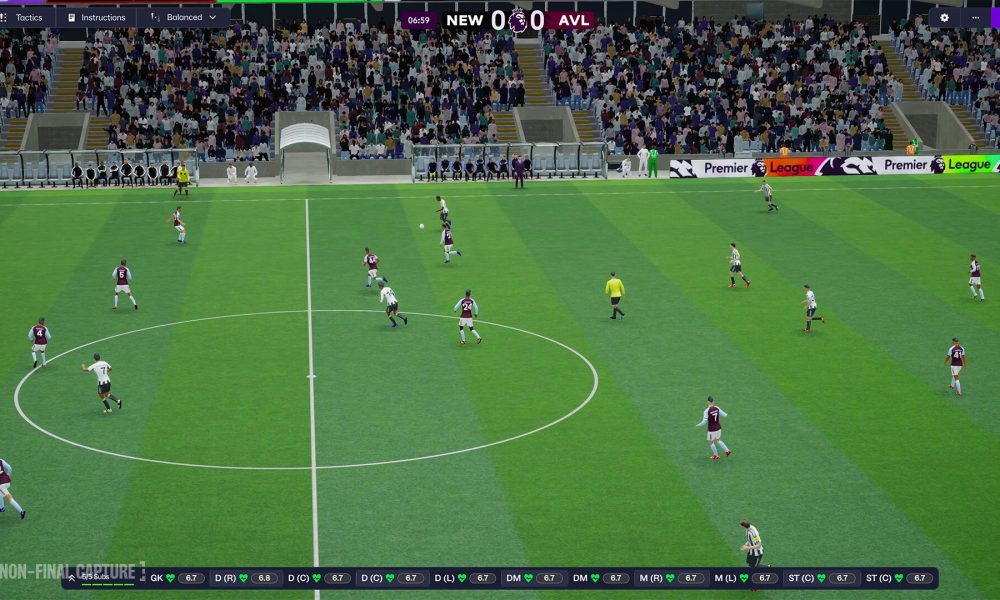Image resolution: width=1000 pixels, height=600 pixels.
Task: Open match settings via the gear icon
Action: tap(944, 17)
